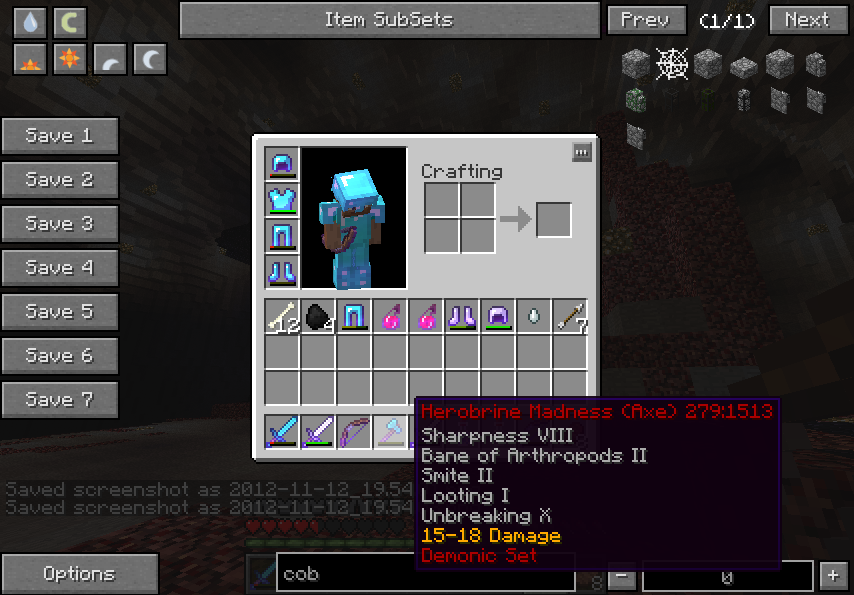This screenshot has width=854, height=595.
Task: Pick the cobweb from the item panel
Action: pos(672,65)
